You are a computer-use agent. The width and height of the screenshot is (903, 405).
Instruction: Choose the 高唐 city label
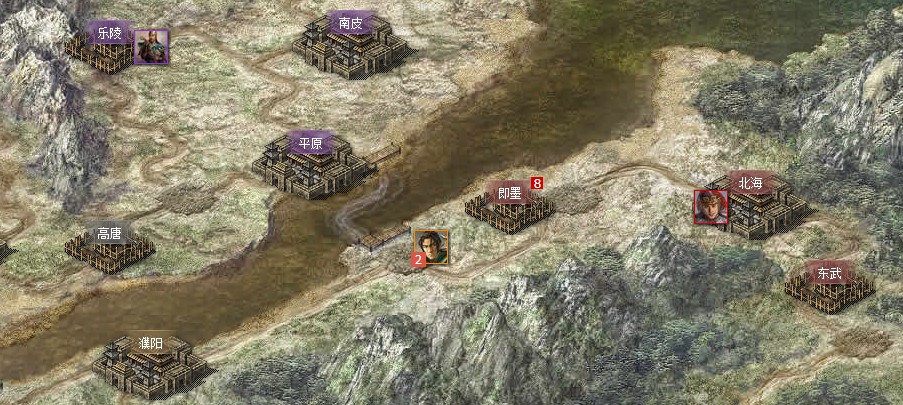(x=109, y=234)
